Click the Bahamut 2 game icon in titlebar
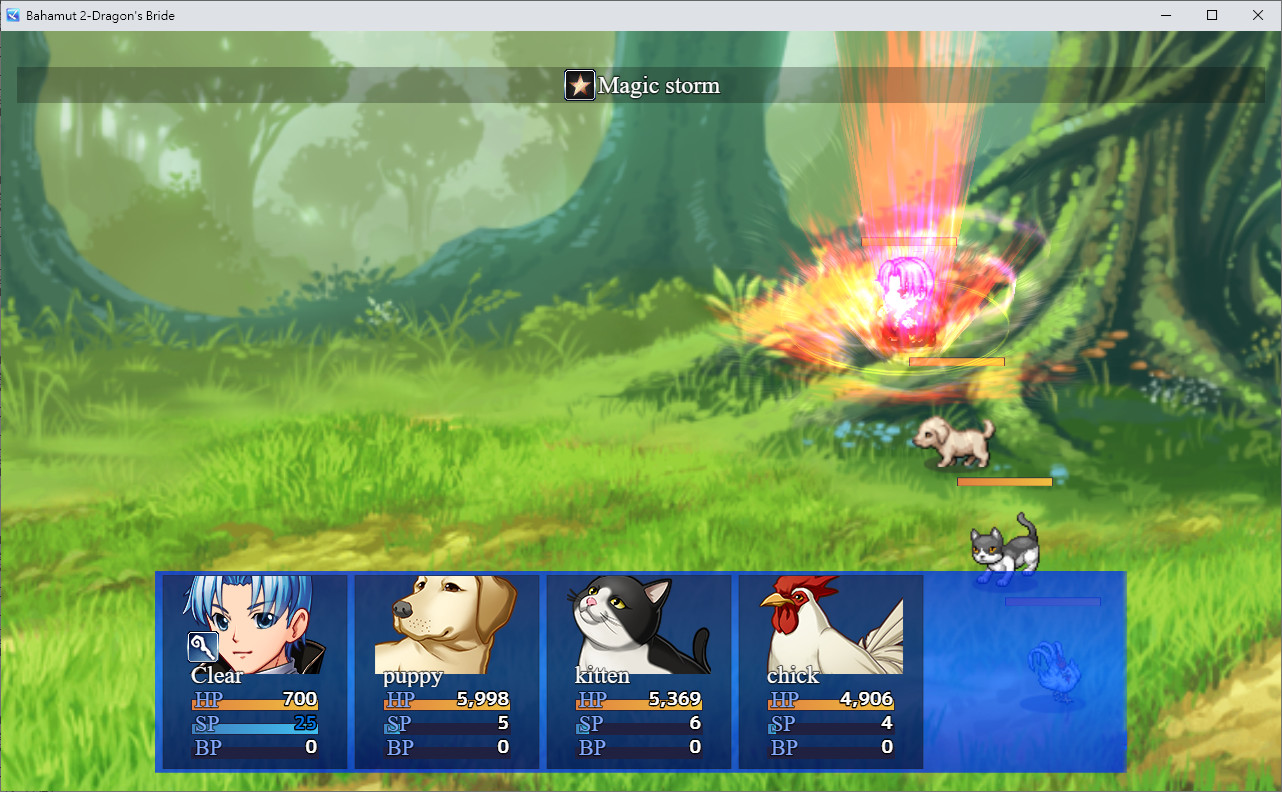 tap(11, 15)
